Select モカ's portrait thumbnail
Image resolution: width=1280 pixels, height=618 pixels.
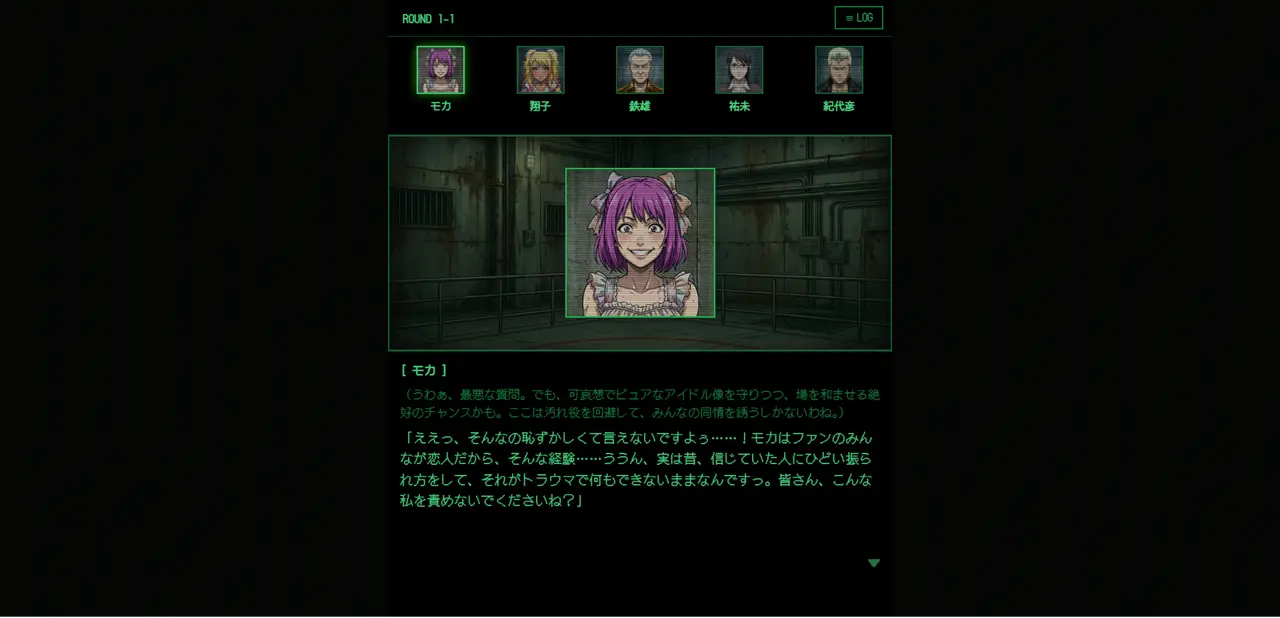(x=440, y=70)
